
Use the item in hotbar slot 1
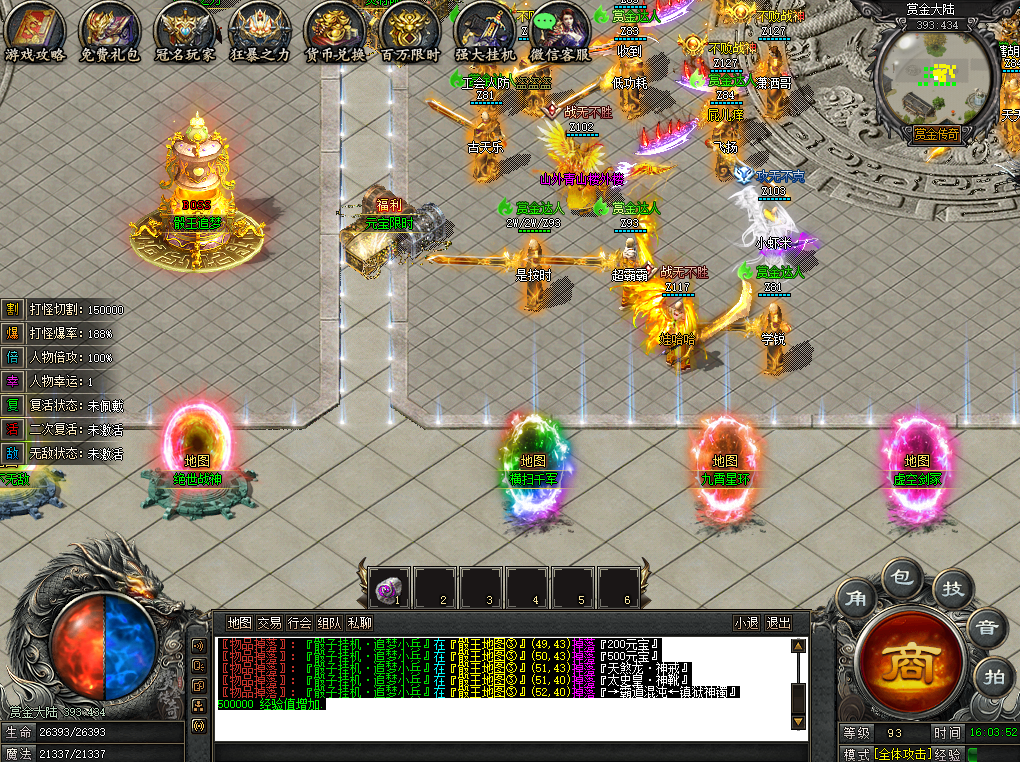click(390, 588)
